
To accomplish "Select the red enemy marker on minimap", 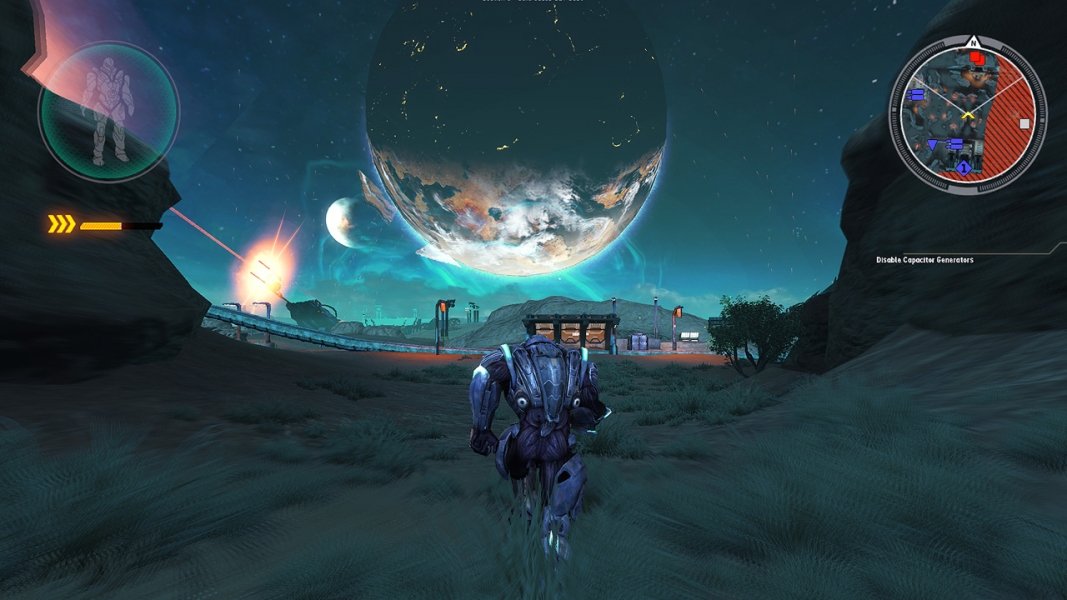I will pos(977,58).
